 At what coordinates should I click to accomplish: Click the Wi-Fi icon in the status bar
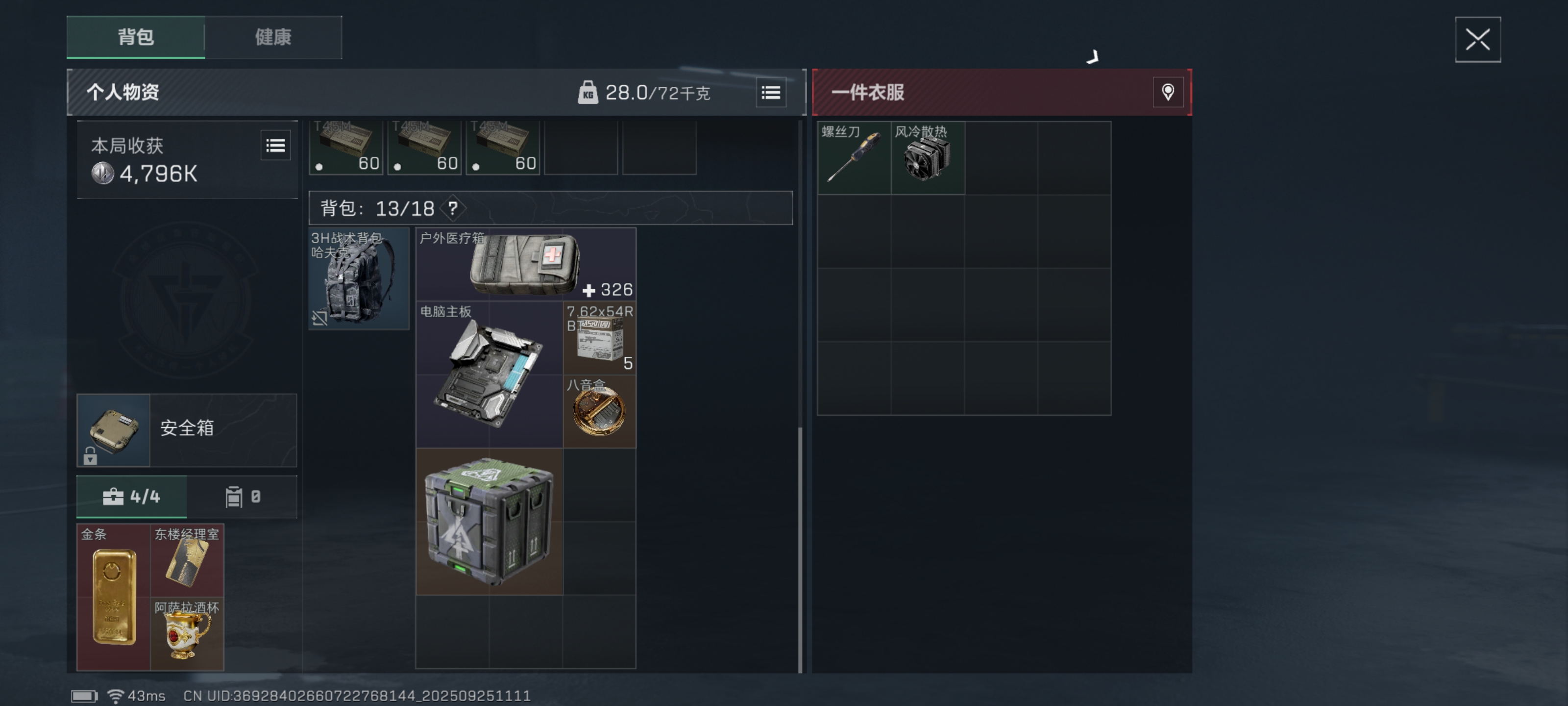click(115, 695)
